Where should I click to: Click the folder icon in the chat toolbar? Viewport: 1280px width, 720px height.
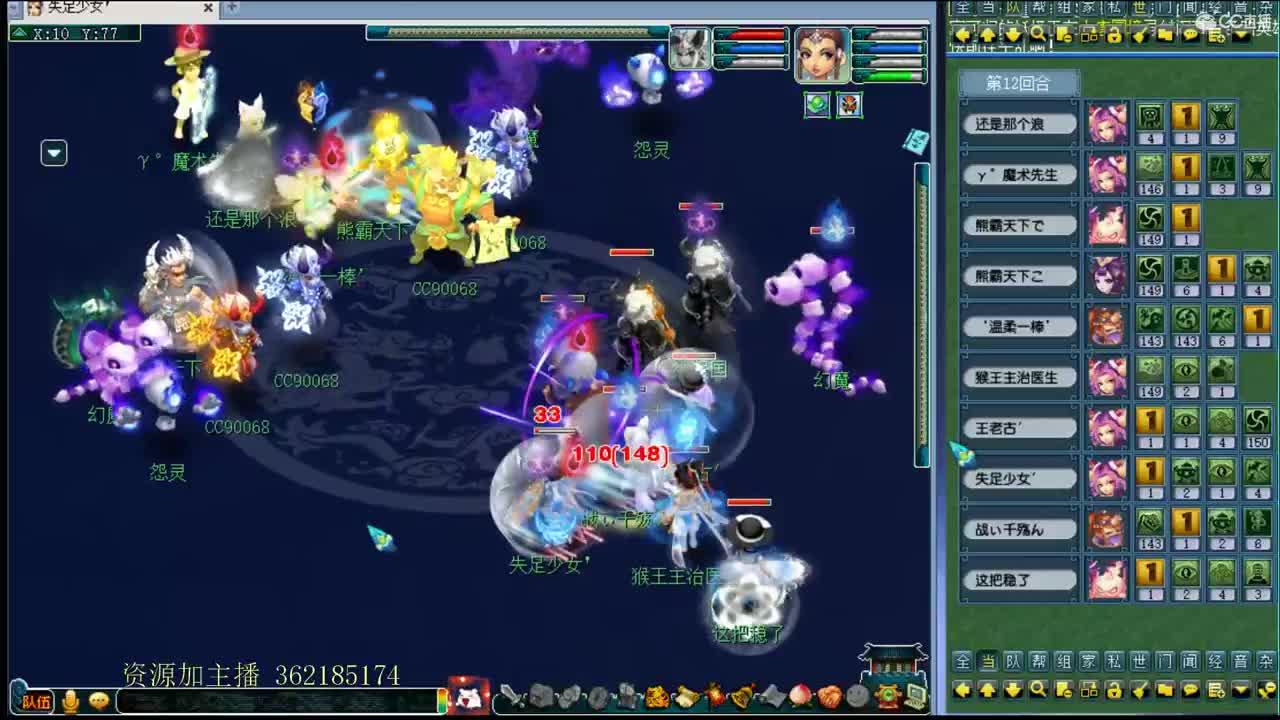point(1164,34)
